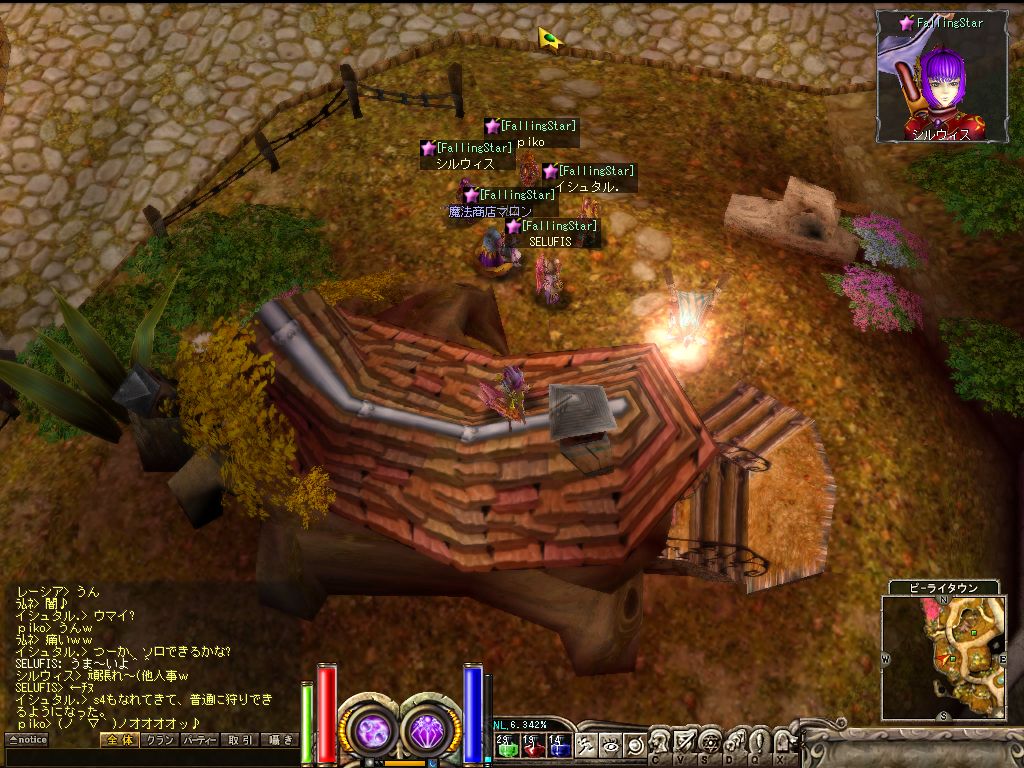Open the character menu marked C
This screenshot has width=1024, height=768.
659,744
